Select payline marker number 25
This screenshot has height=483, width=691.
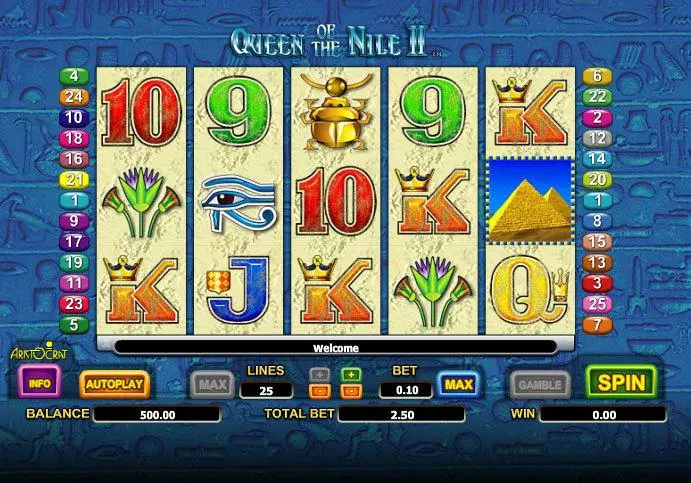point(596,303)
